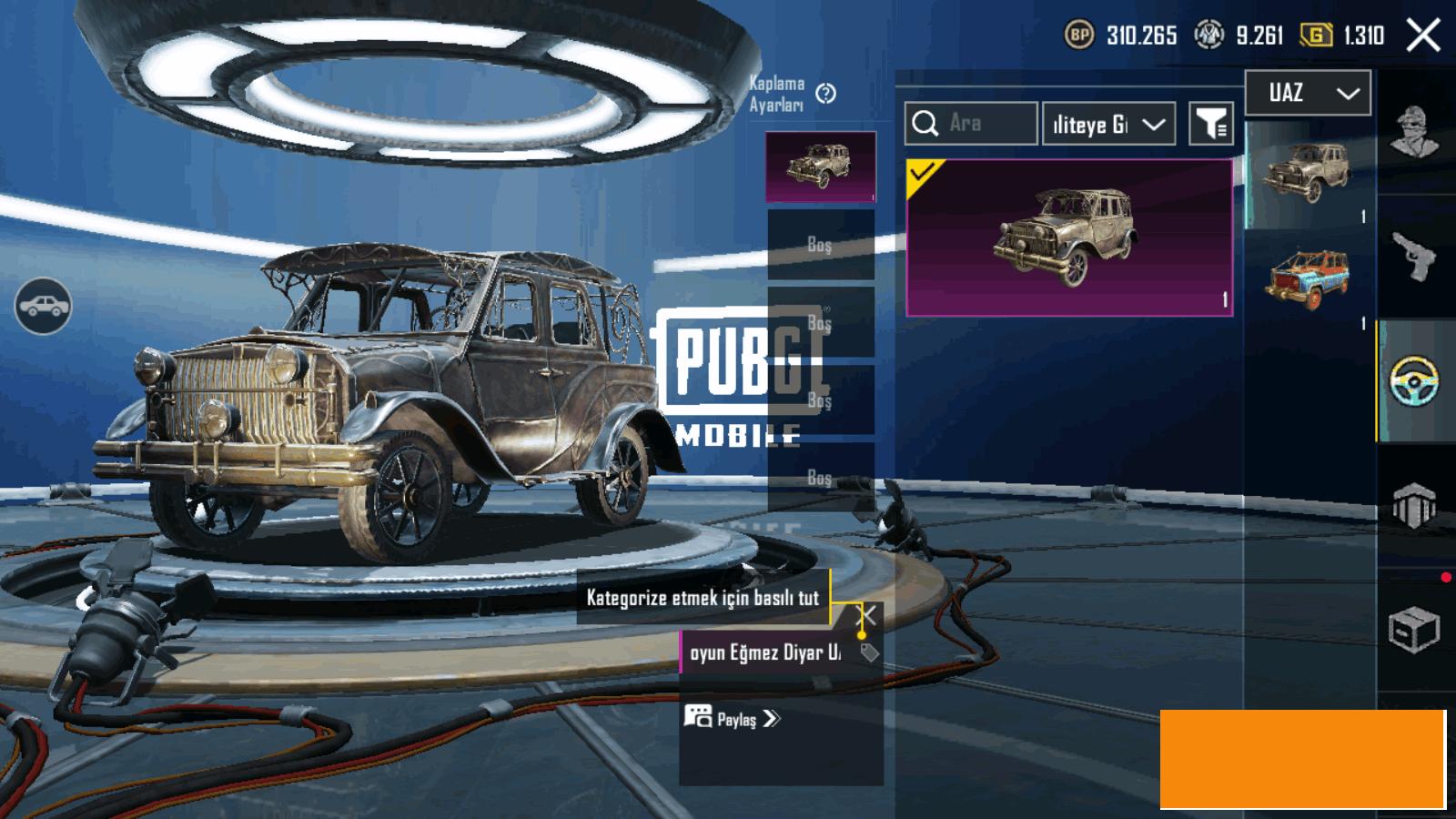
Task: Tap the G gold currency icon
Action: pos(1316,35)
